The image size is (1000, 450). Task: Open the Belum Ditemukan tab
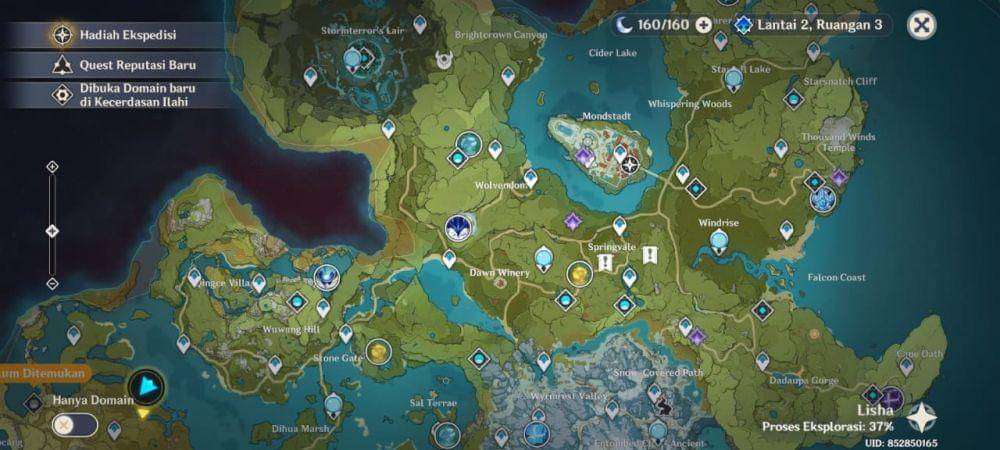42,374
